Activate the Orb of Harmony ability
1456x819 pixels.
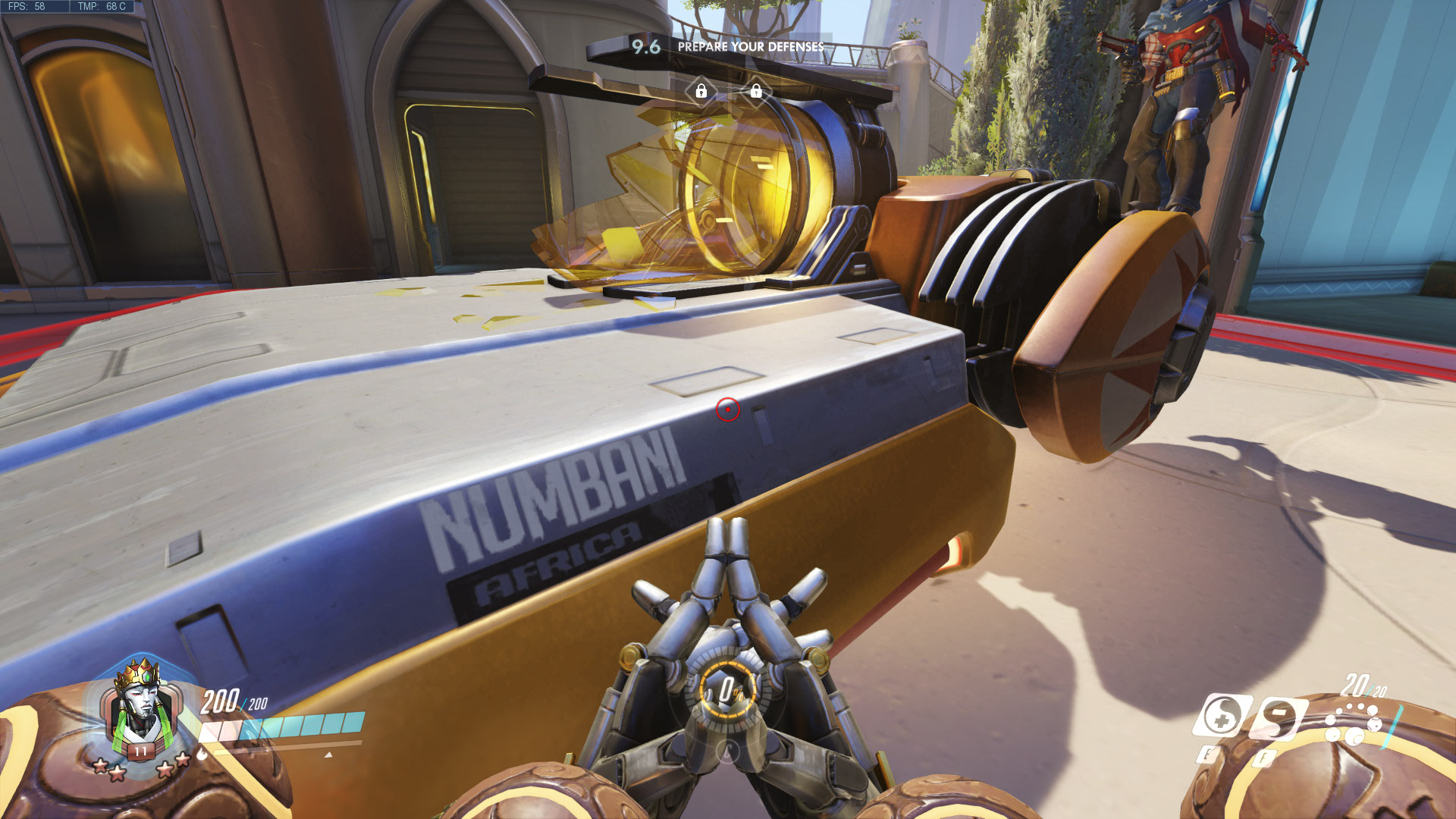pyautogui.click(x=1222, y=715)
